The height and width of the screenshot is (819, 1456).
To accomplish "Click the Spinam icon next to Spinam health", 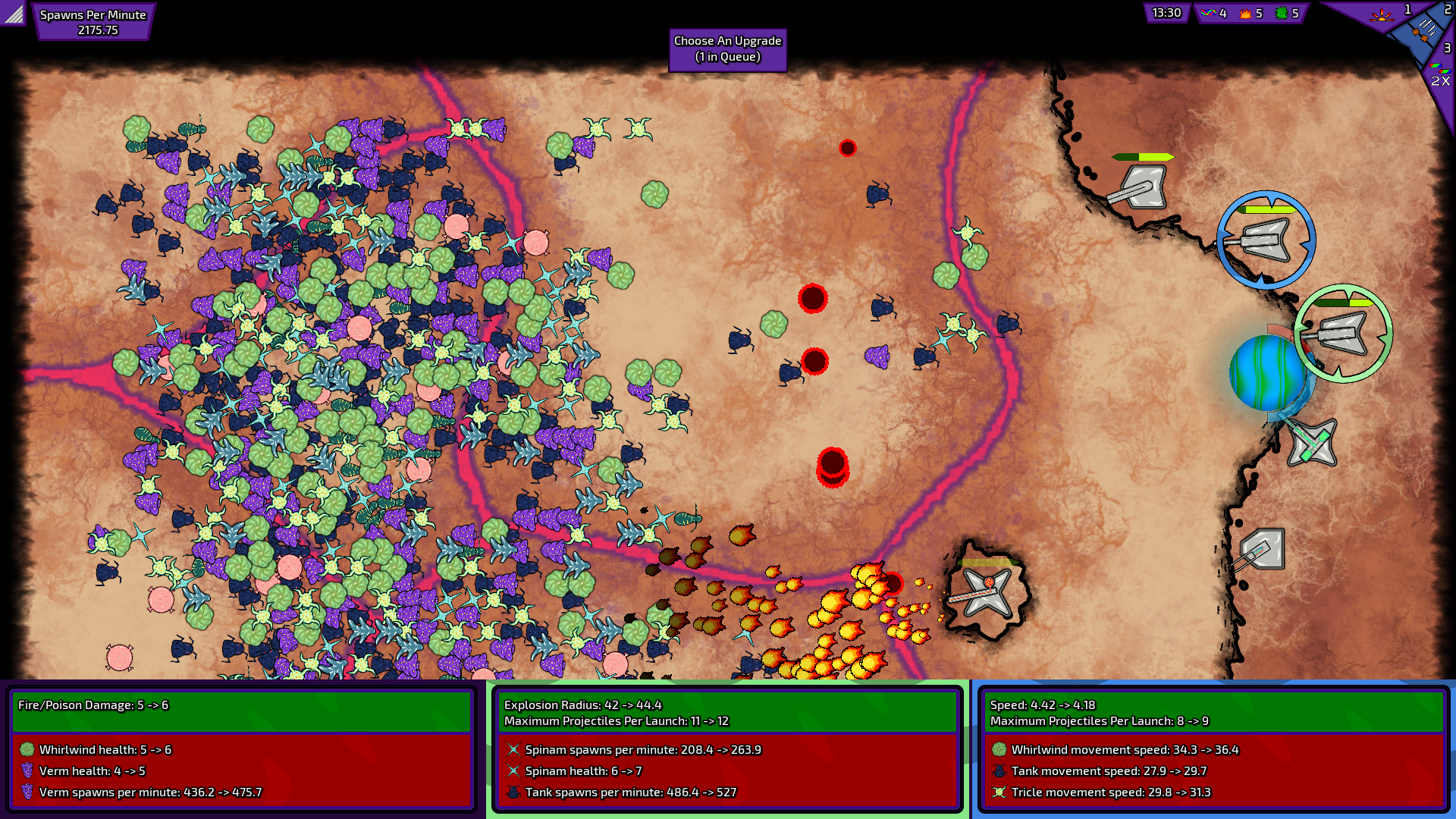I will click(513, 770).
